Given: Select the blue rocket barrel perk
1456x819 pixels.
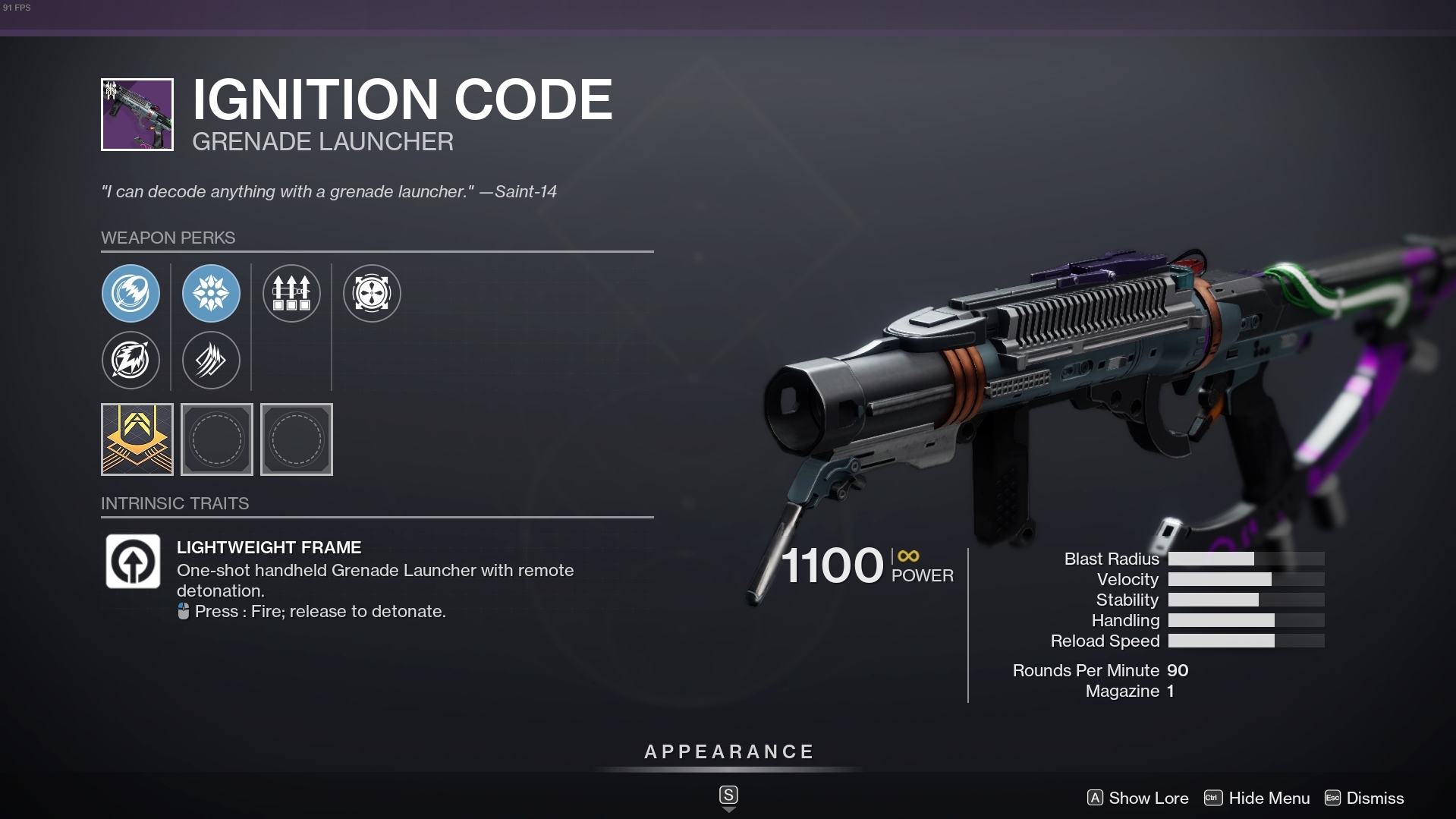Looking at the screenshot, I should tap(131, 293).
